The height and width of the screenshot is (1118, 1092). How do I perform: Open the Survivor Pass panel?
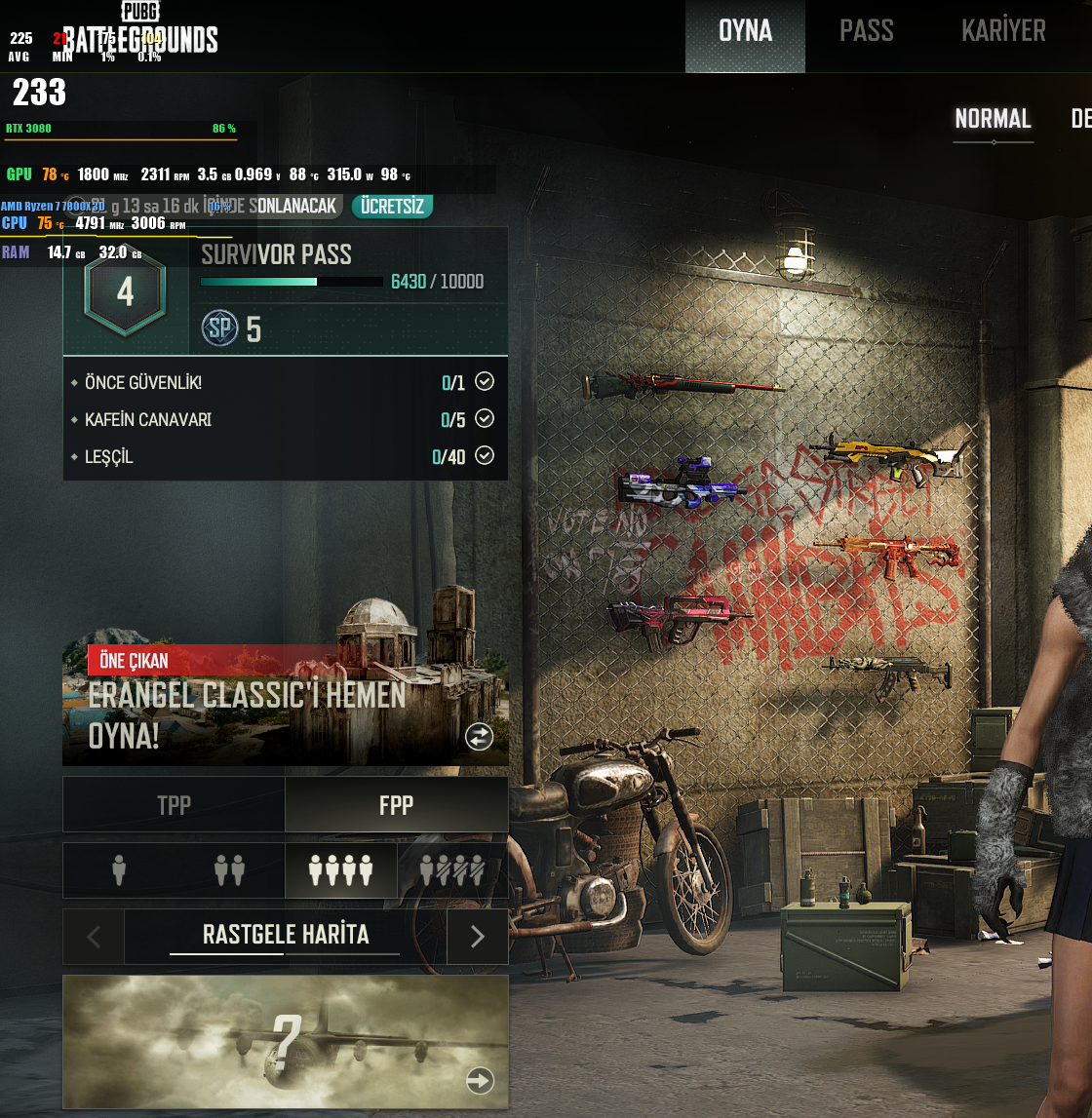(x=285, y=291)
